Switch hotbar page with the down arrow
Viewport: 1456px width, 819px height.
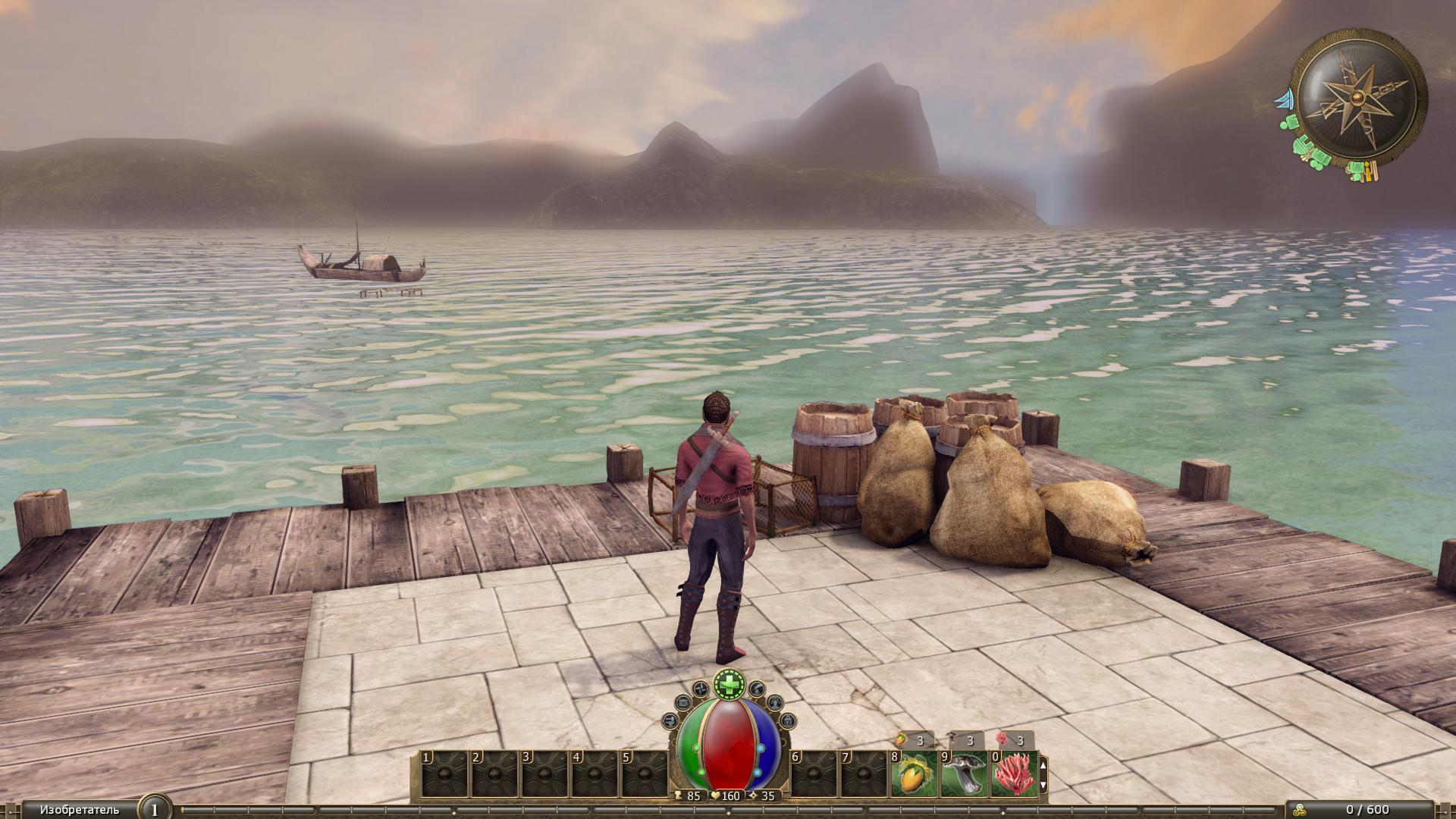[x=1043, y=786]
